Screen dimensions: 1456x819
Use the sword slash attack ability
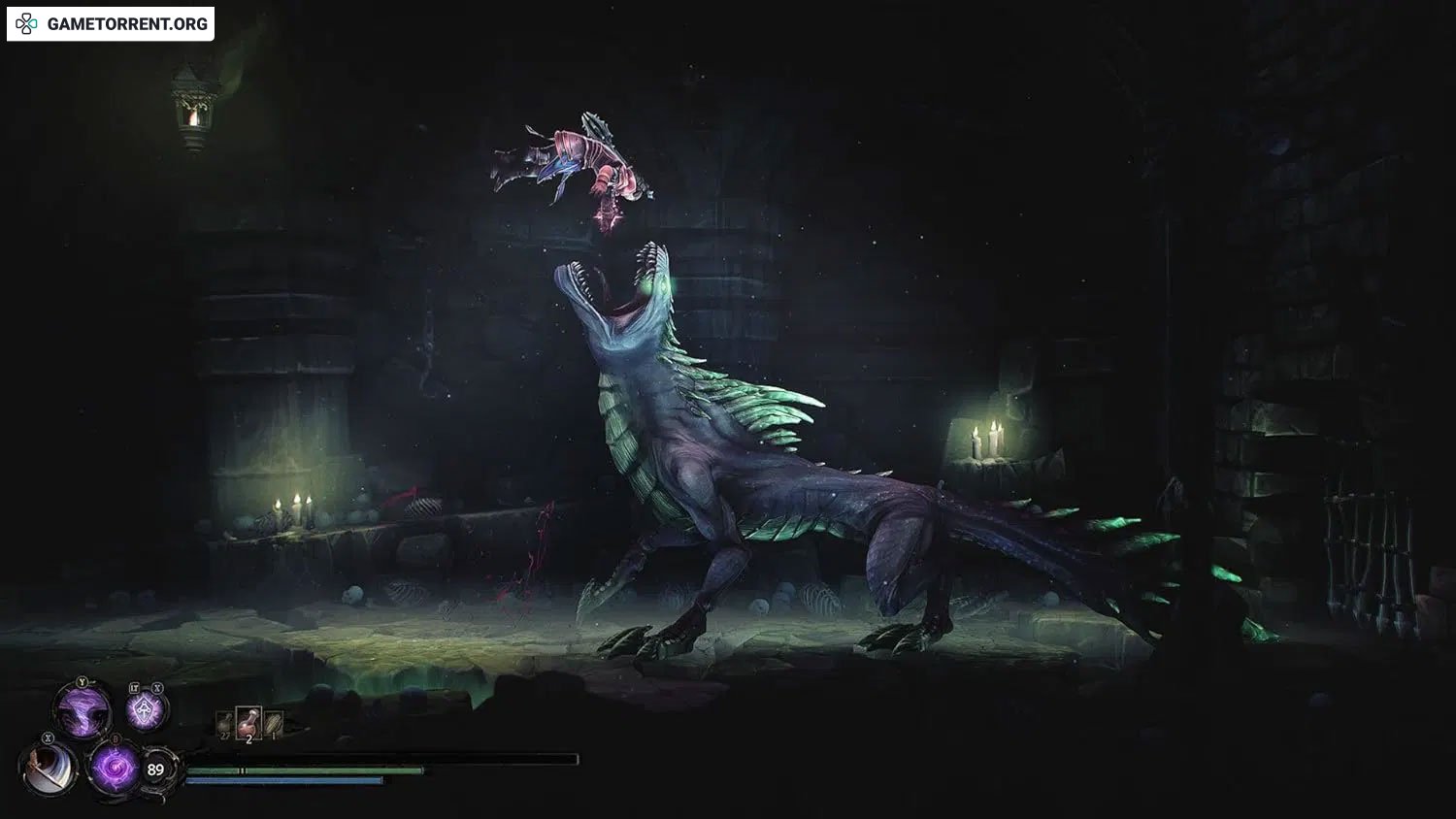point(47,770)
